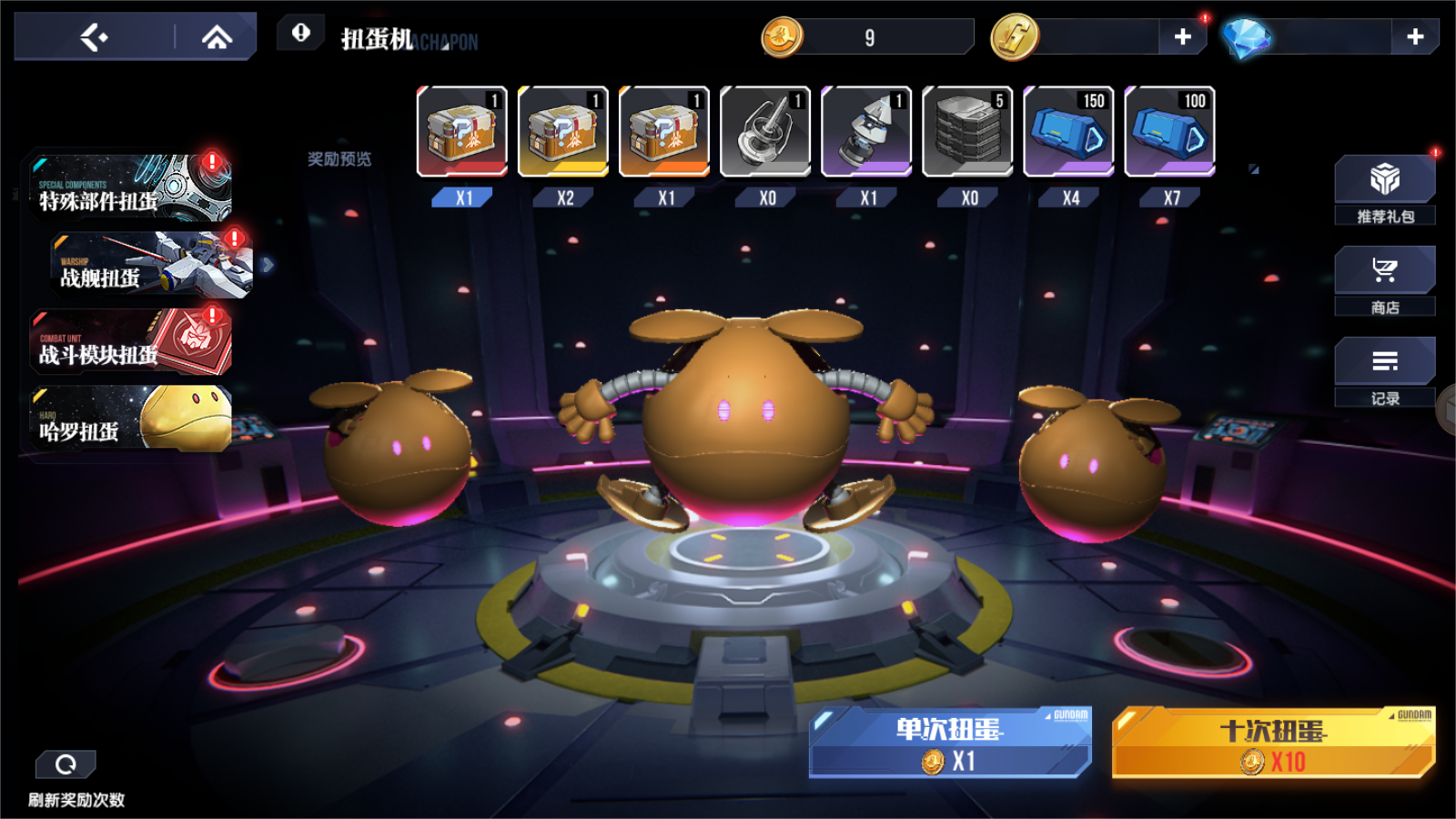This screenshot has height=819, width=1456.
Task: Refresh rewards with 刷新奖励次数 button
Action: [x=66, y=765]
